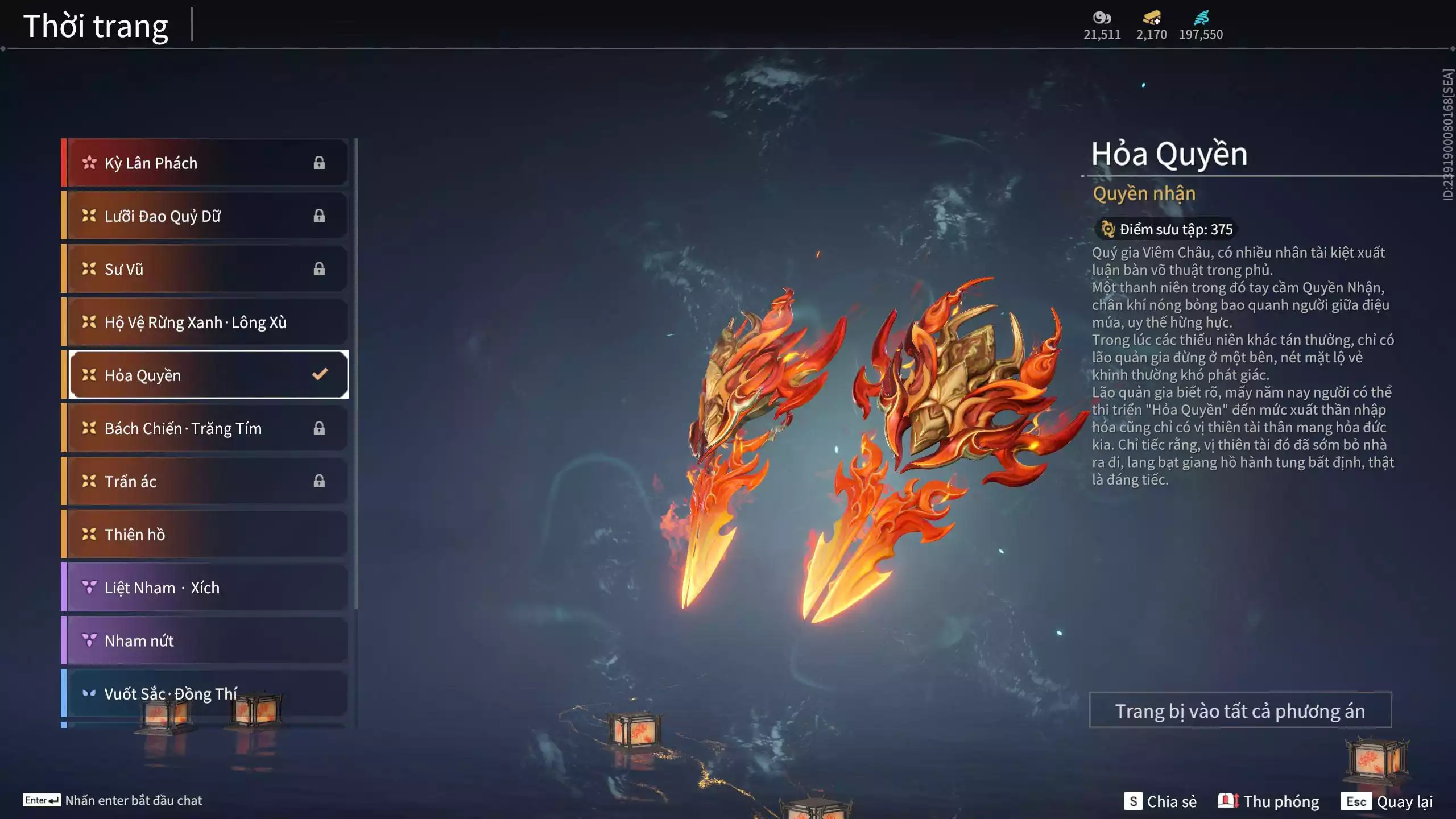Click the gold ingot currency icon
Image resolution: width=1456 pixels, height=819 pixels.
[x=1152, y=18]
